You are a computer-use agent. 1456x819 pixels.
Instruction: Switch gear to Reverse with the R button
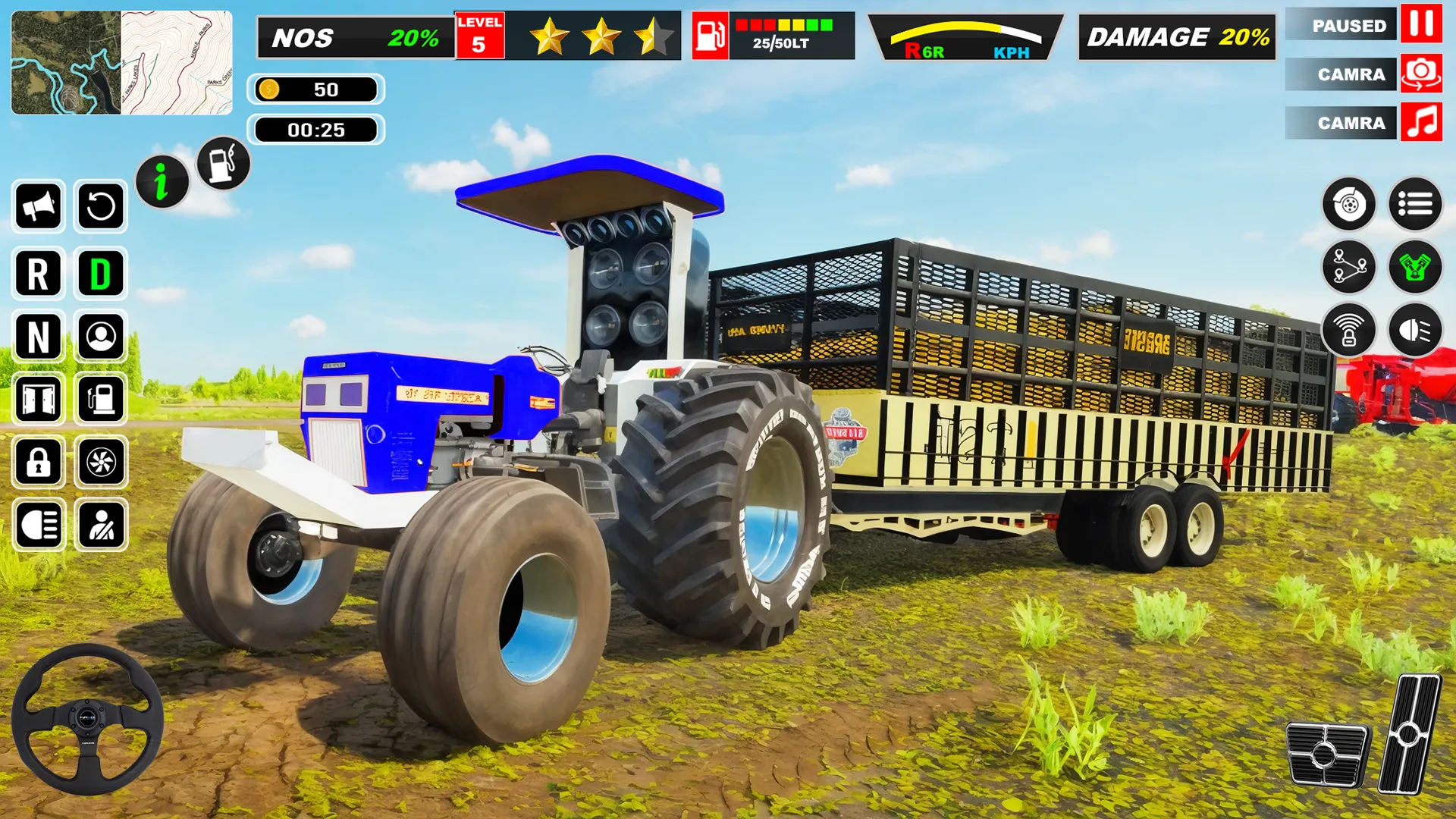point(38,273)
